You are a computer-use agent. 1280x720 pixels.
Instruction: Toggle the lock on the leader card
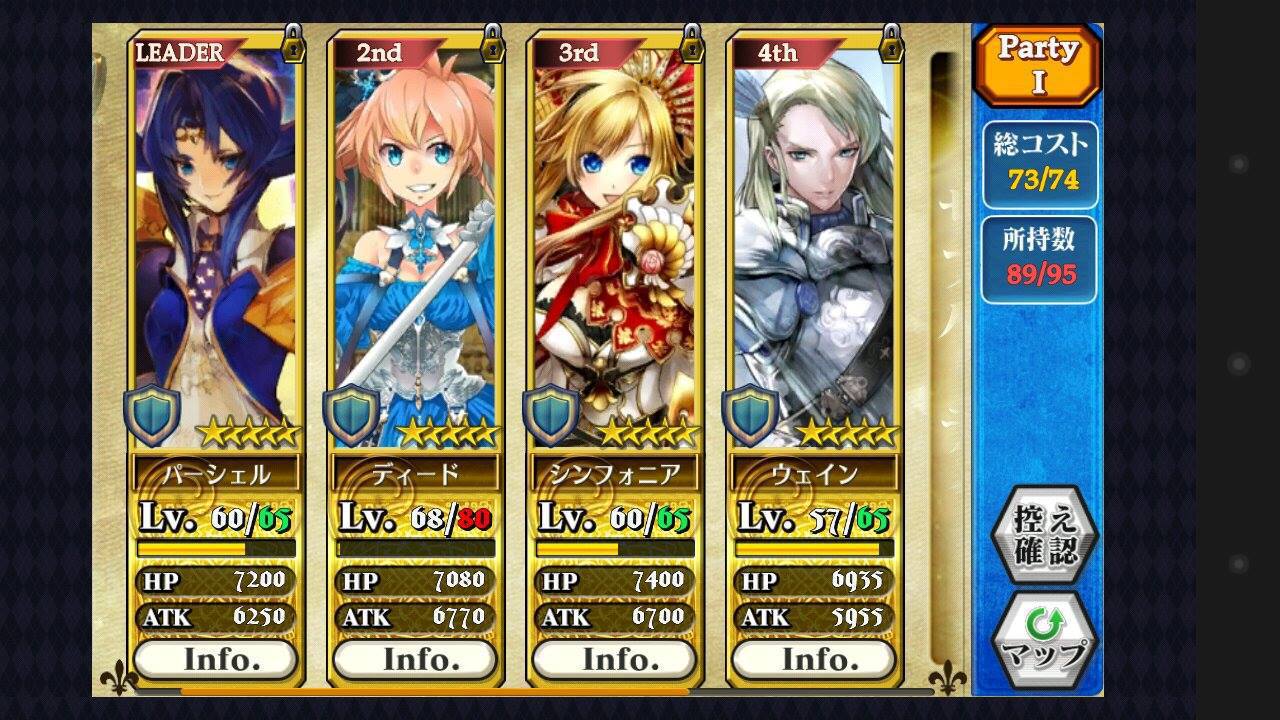pos(293,43)
